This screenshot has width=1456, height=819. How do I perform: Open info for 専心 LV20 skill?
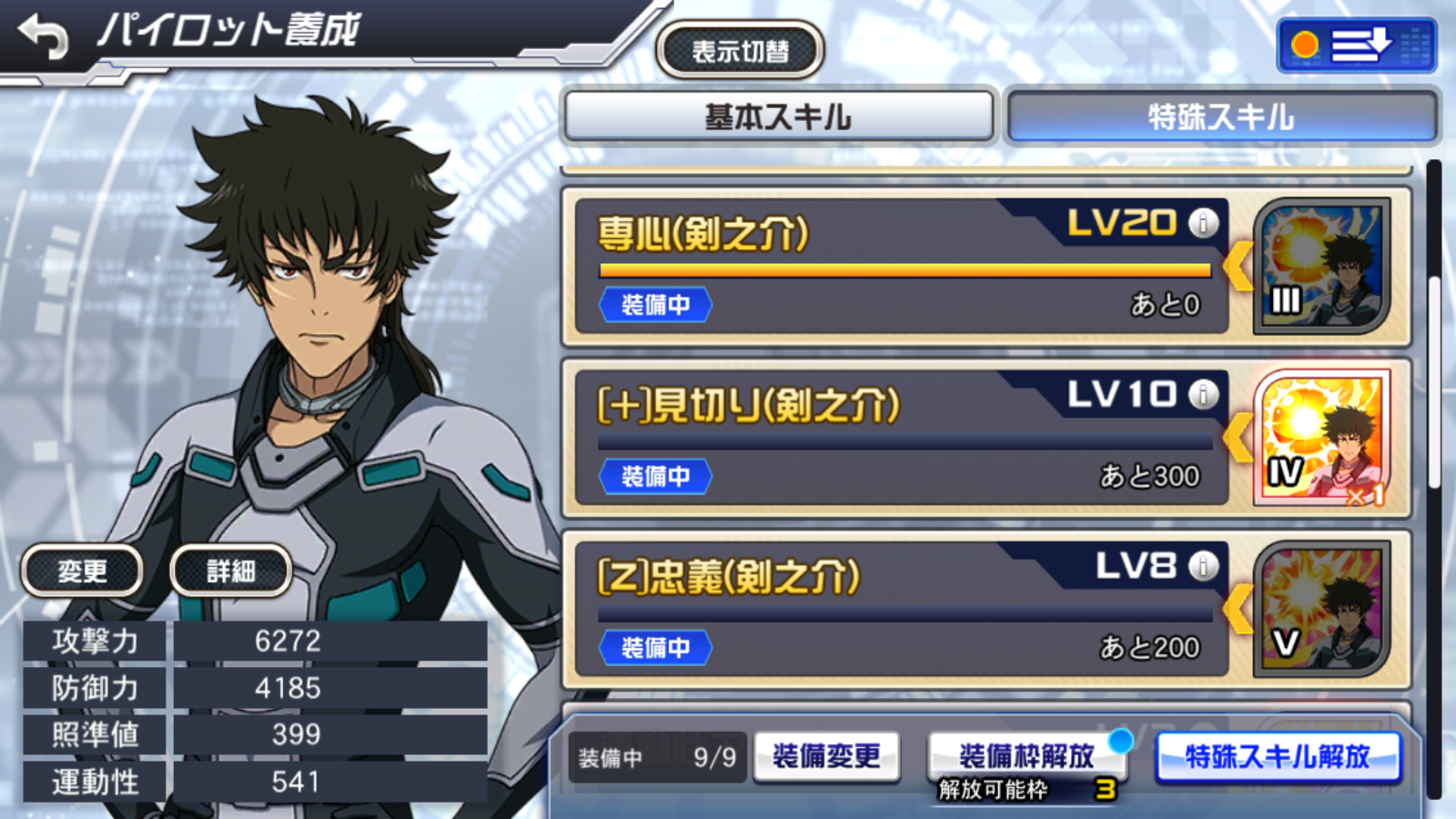(x=1203, y=223)
